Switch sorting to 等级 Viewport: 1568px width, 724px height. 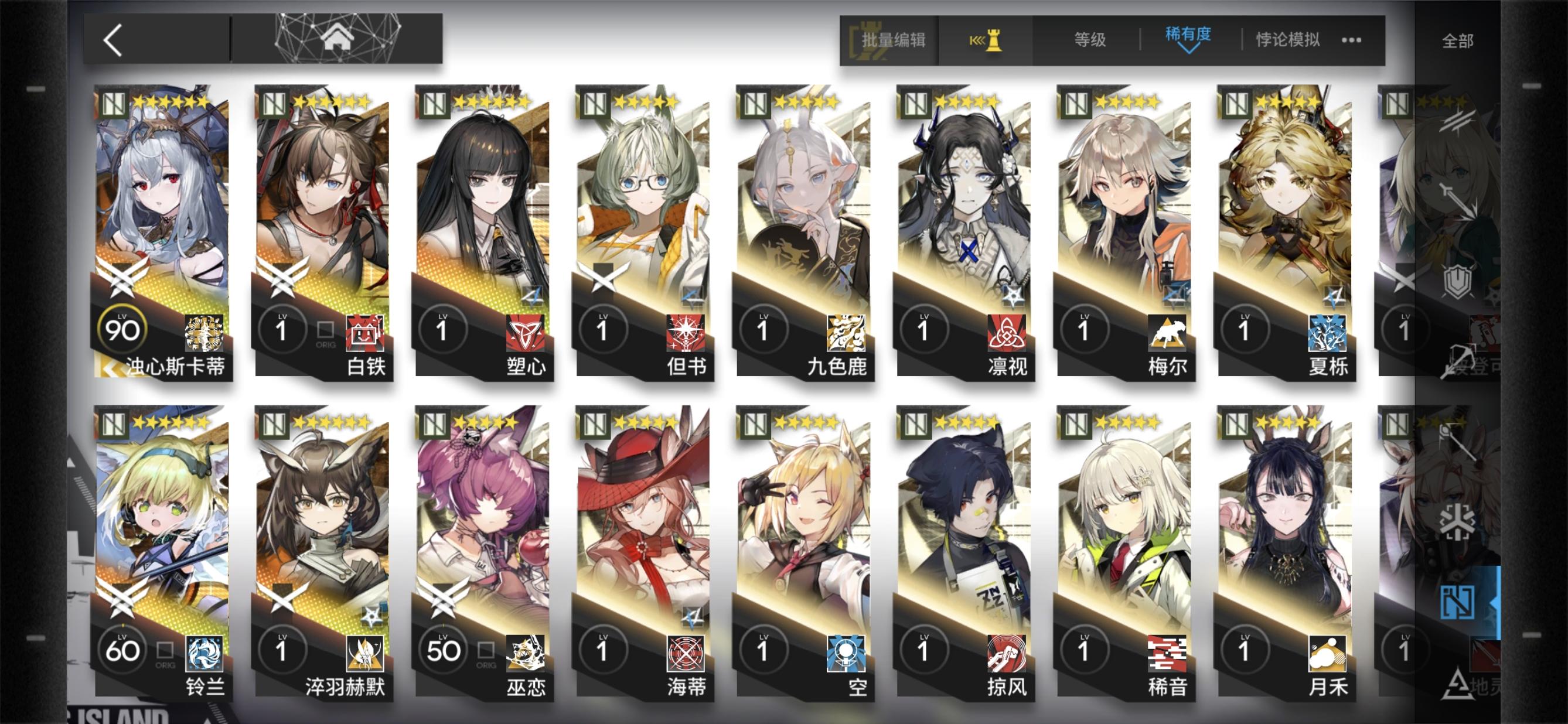tap(1089, 38)
